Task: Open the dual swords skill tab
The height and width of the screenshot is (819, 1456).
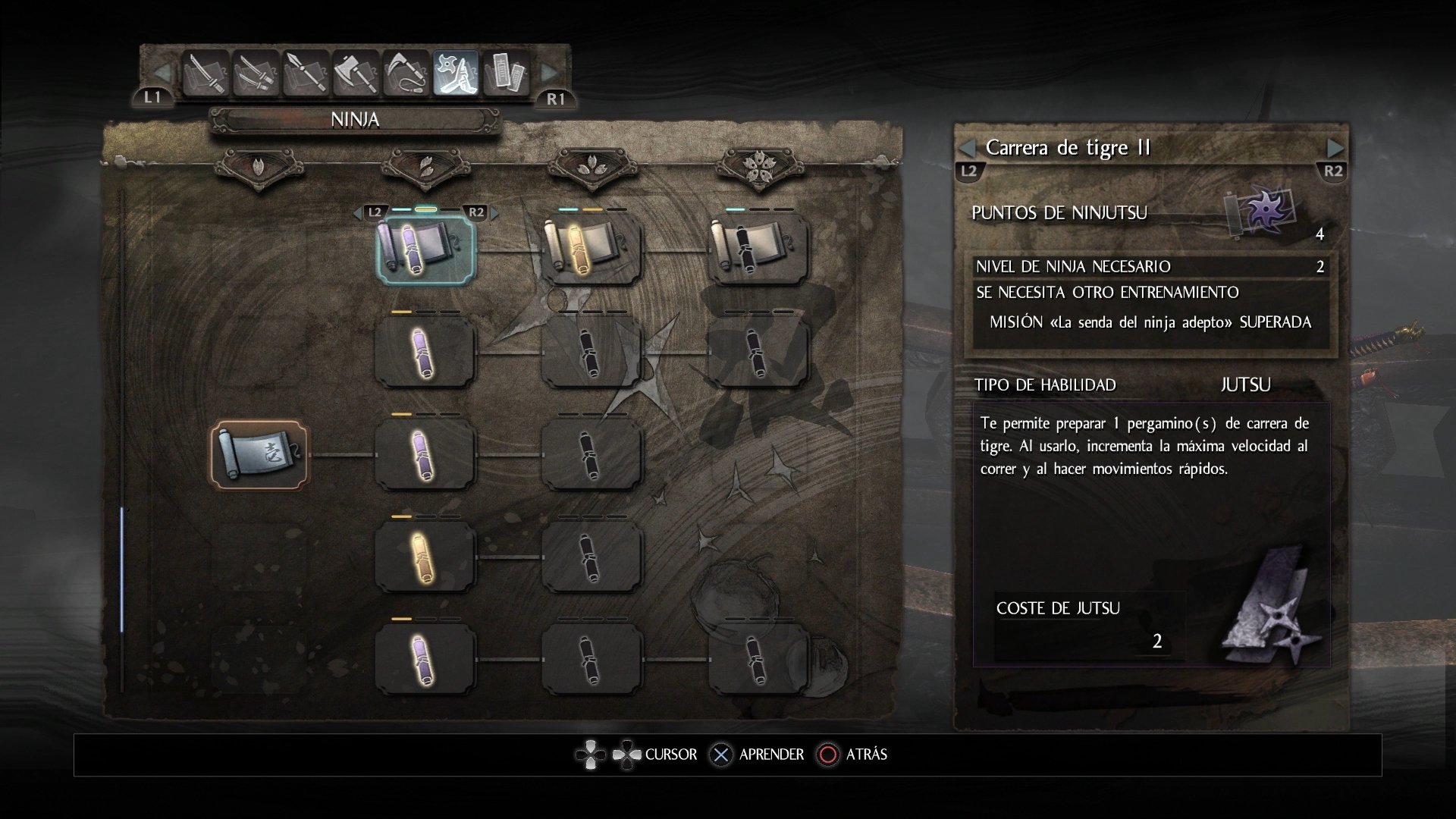Action: pyautogui.click(x=256, y=74)
